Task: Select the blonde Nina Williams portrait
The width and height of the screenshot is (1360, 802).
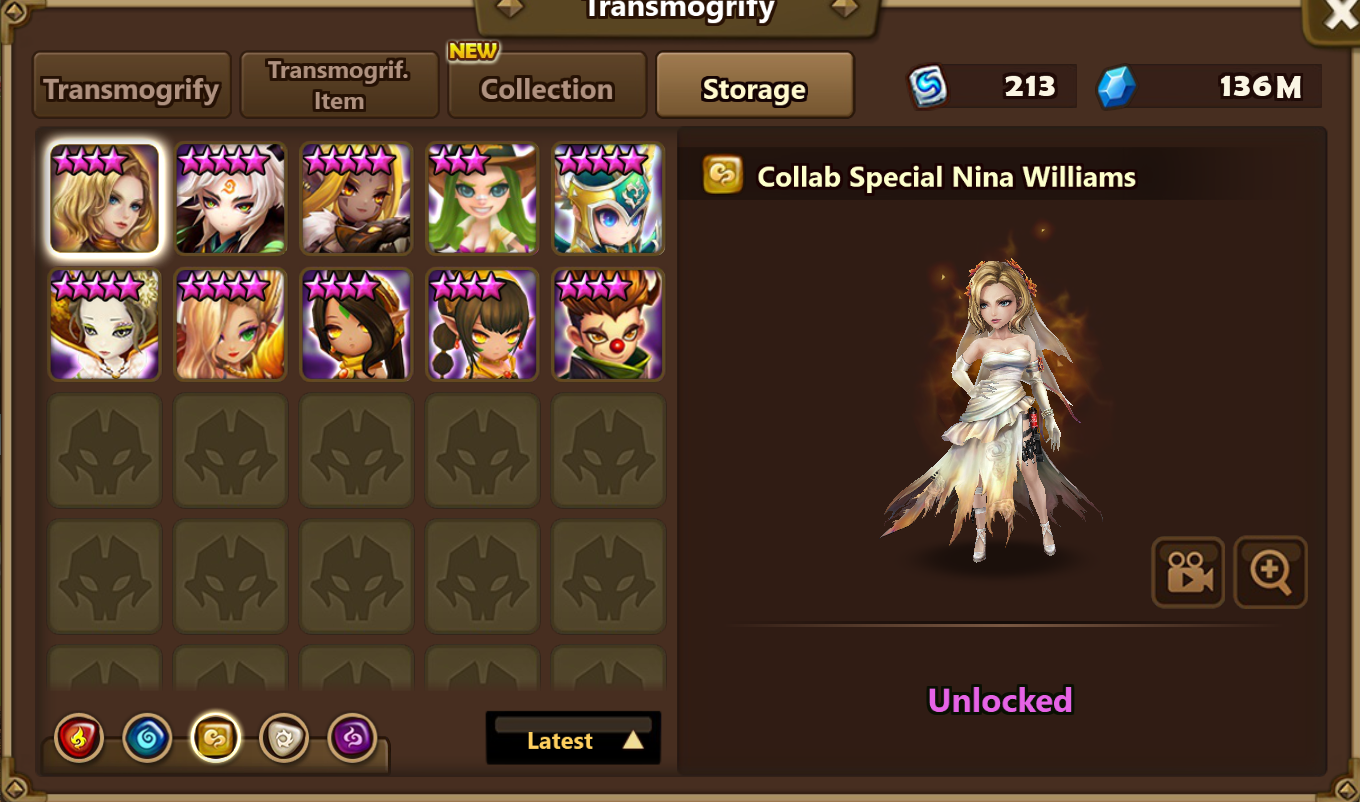Action: tap(105, 198)
